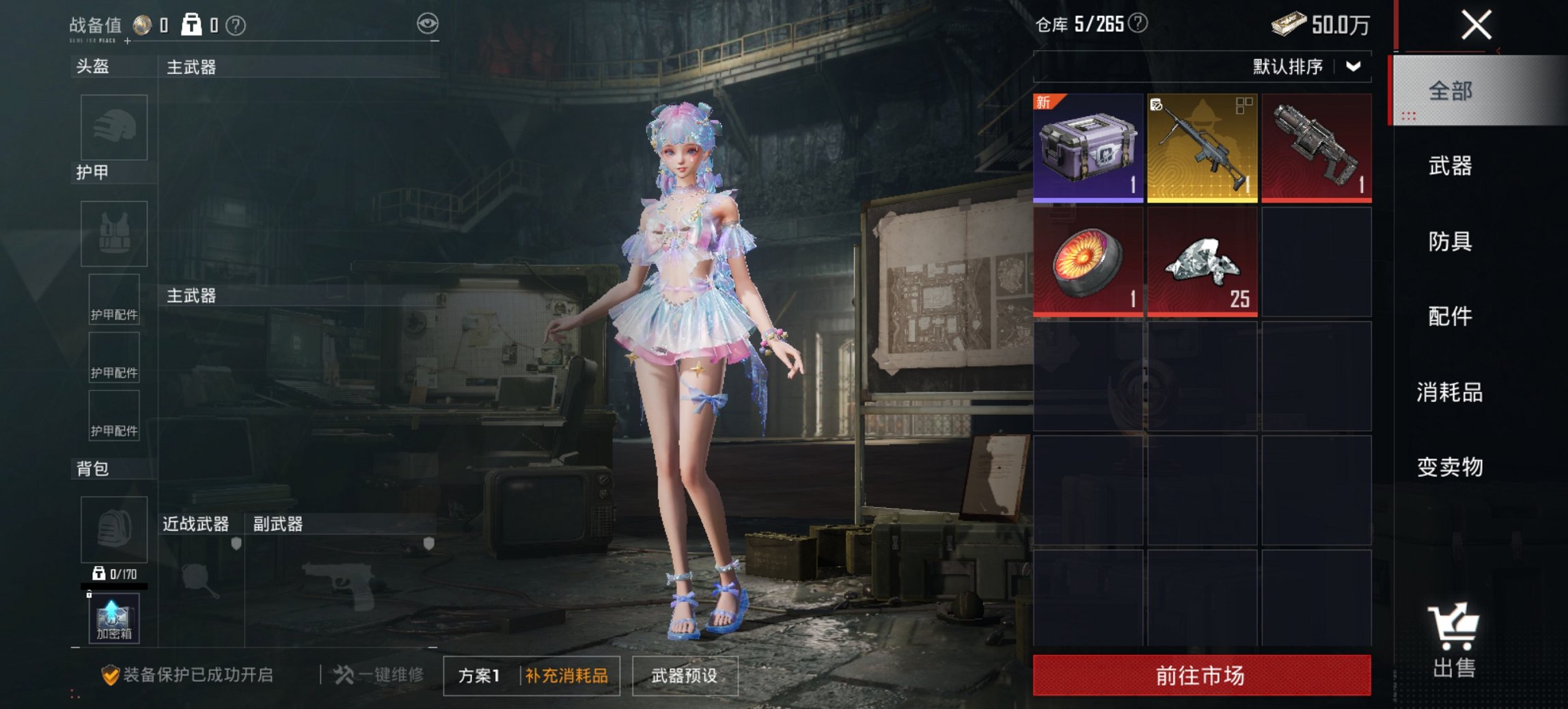Toggle the character preview eye icon
Screen dimensions: 1568x709
click(429, 23)
